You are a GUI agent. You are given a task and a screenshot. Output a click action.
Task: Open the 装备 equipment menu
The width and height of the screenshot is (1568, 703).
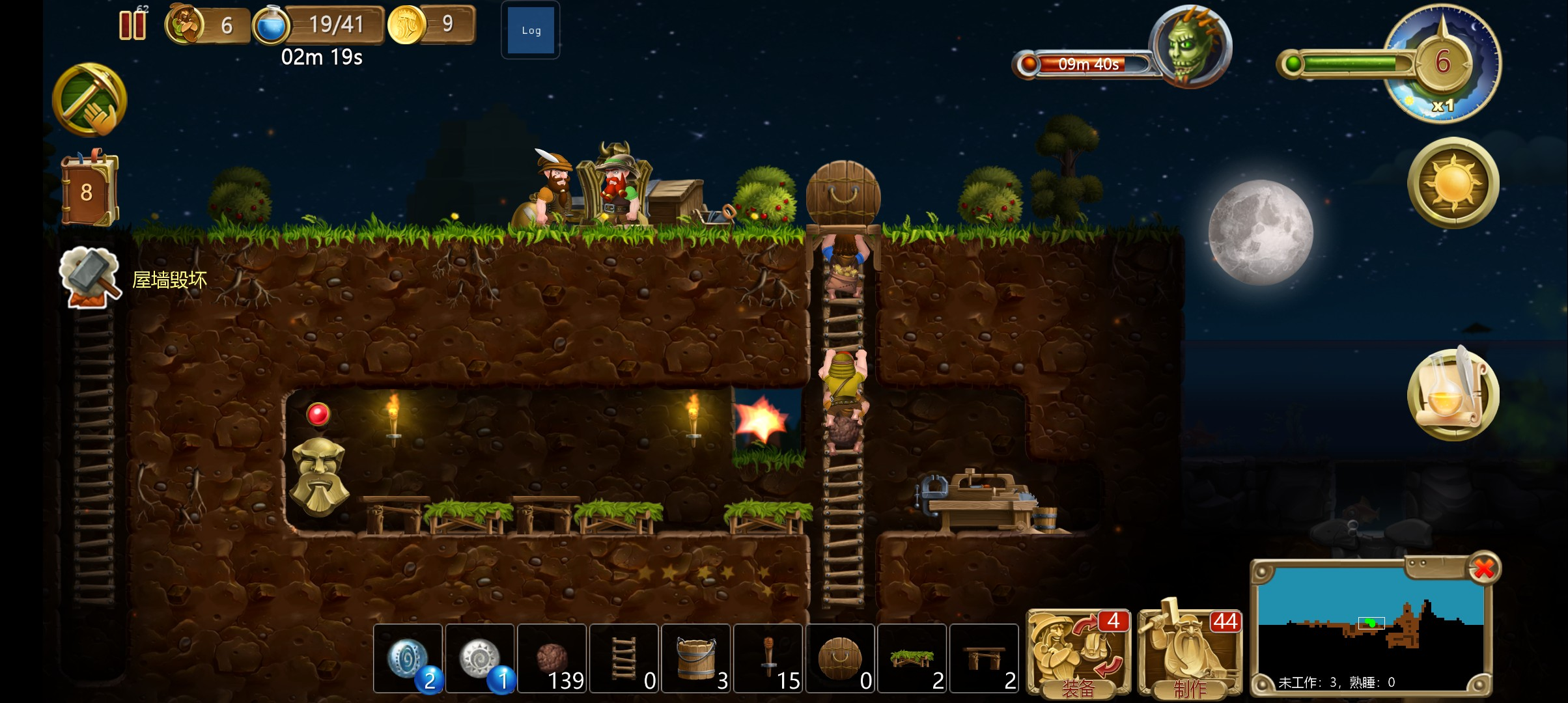(x=1078, y=654)
